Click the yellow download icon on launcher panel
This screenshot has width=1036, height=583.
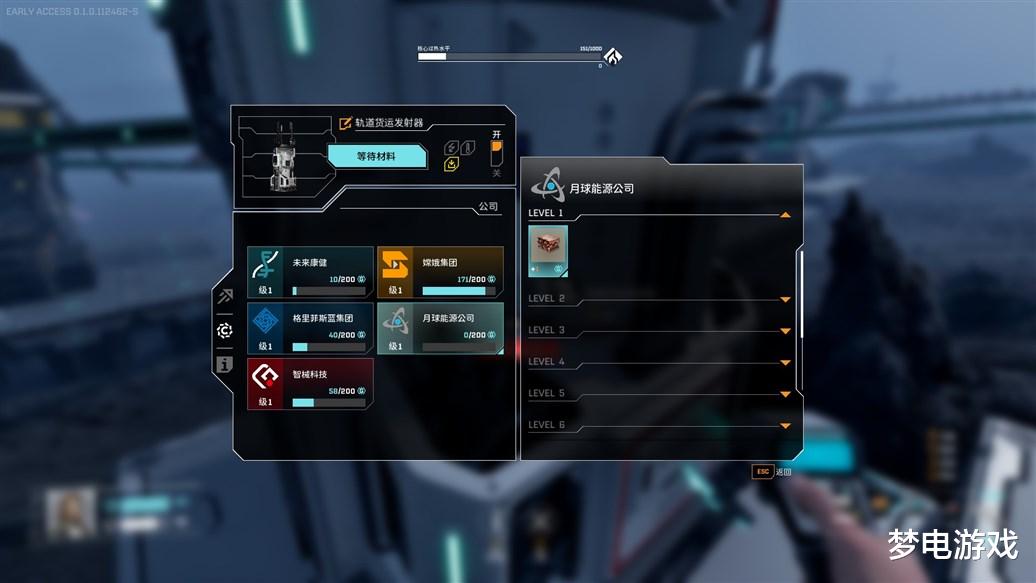[451, 165]
